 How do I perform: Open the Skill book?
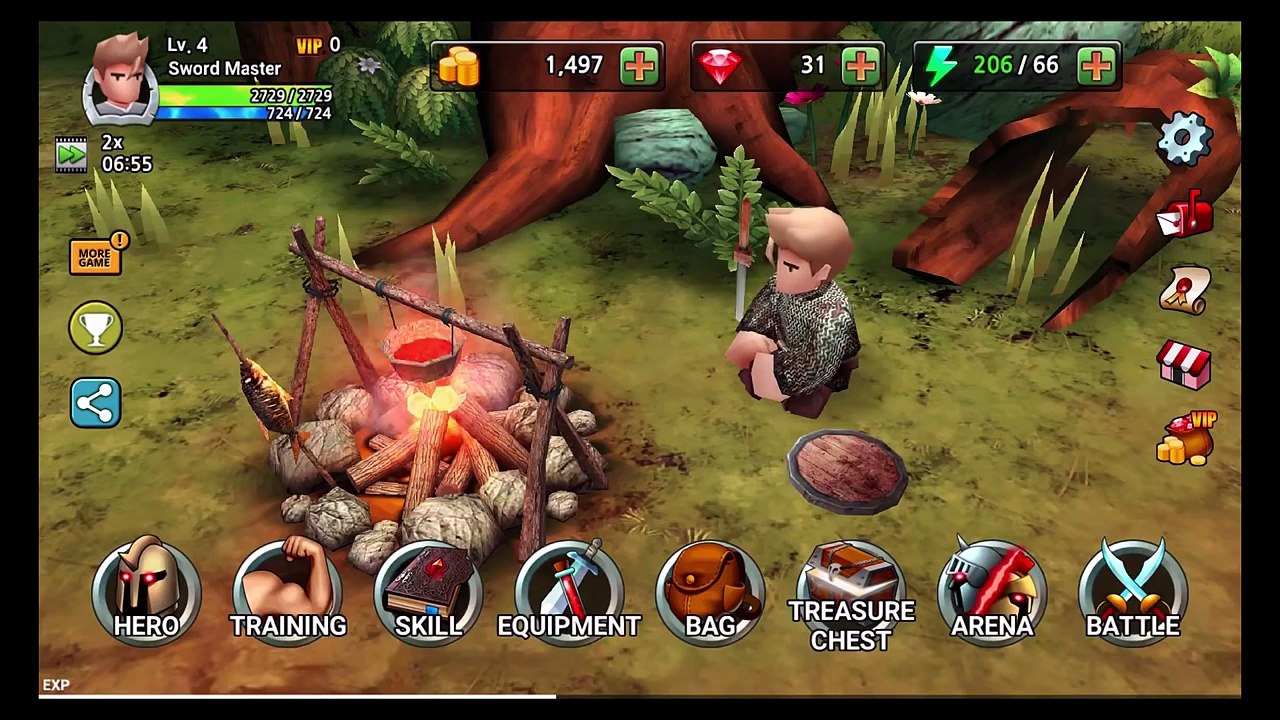click(x=429, y=592)
